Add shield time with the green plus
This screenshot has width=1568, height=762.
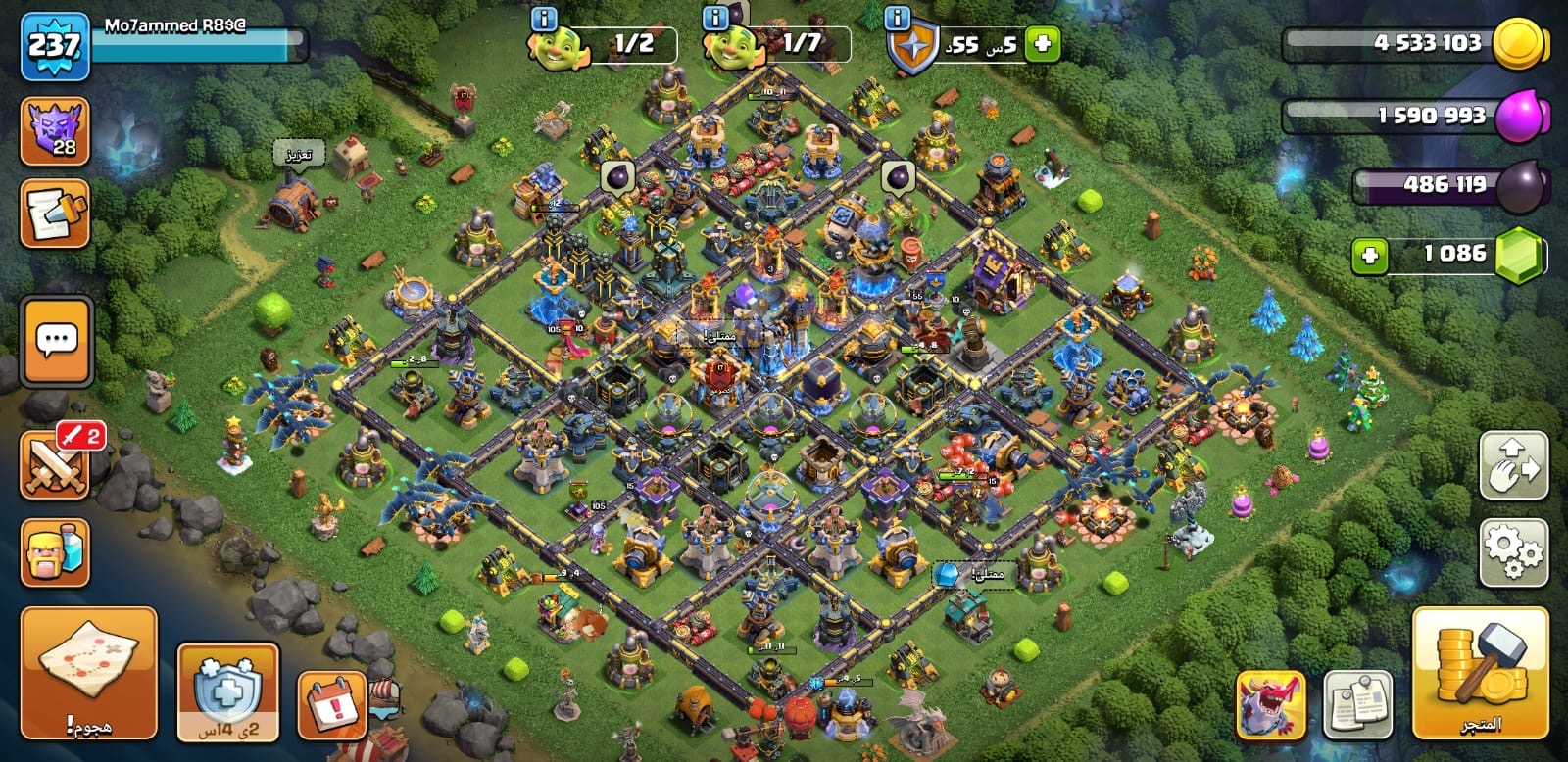coord(1042,44)
